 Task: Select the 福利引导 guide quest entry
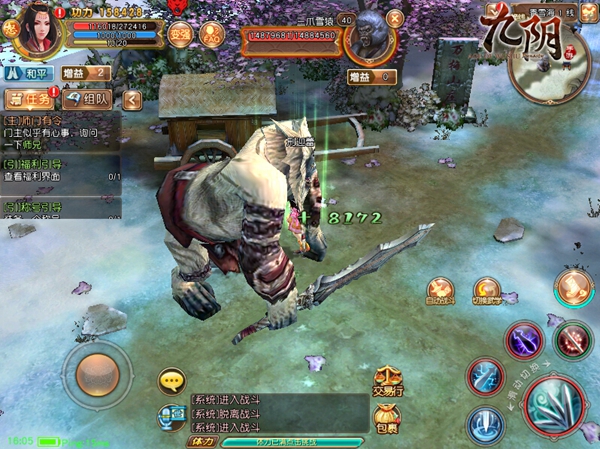click(x=60, y=170)
